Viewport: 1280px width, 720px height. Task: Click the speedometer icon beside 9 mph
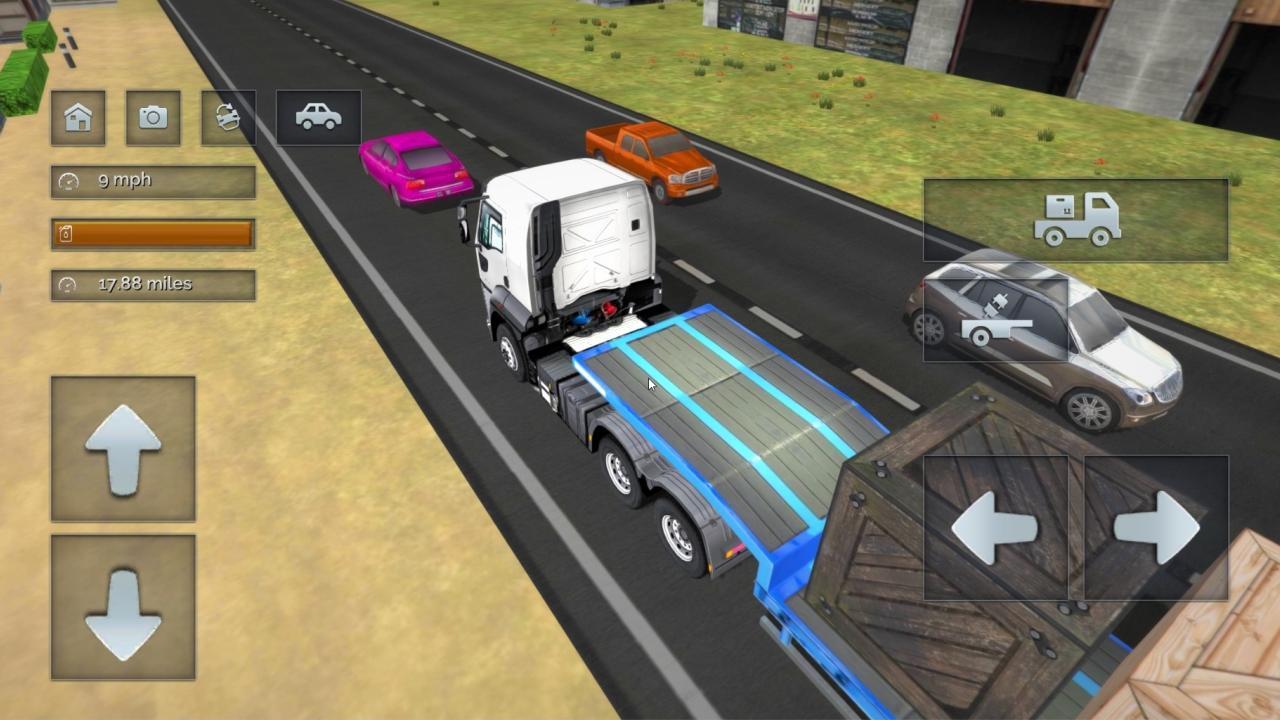[x=66, y=181]
